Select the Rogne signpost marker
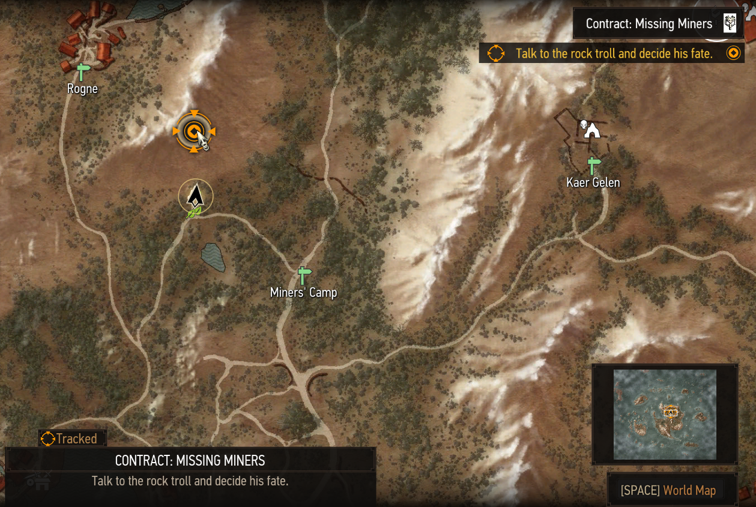This screenshot has width=756, height=507. (83, 71)
